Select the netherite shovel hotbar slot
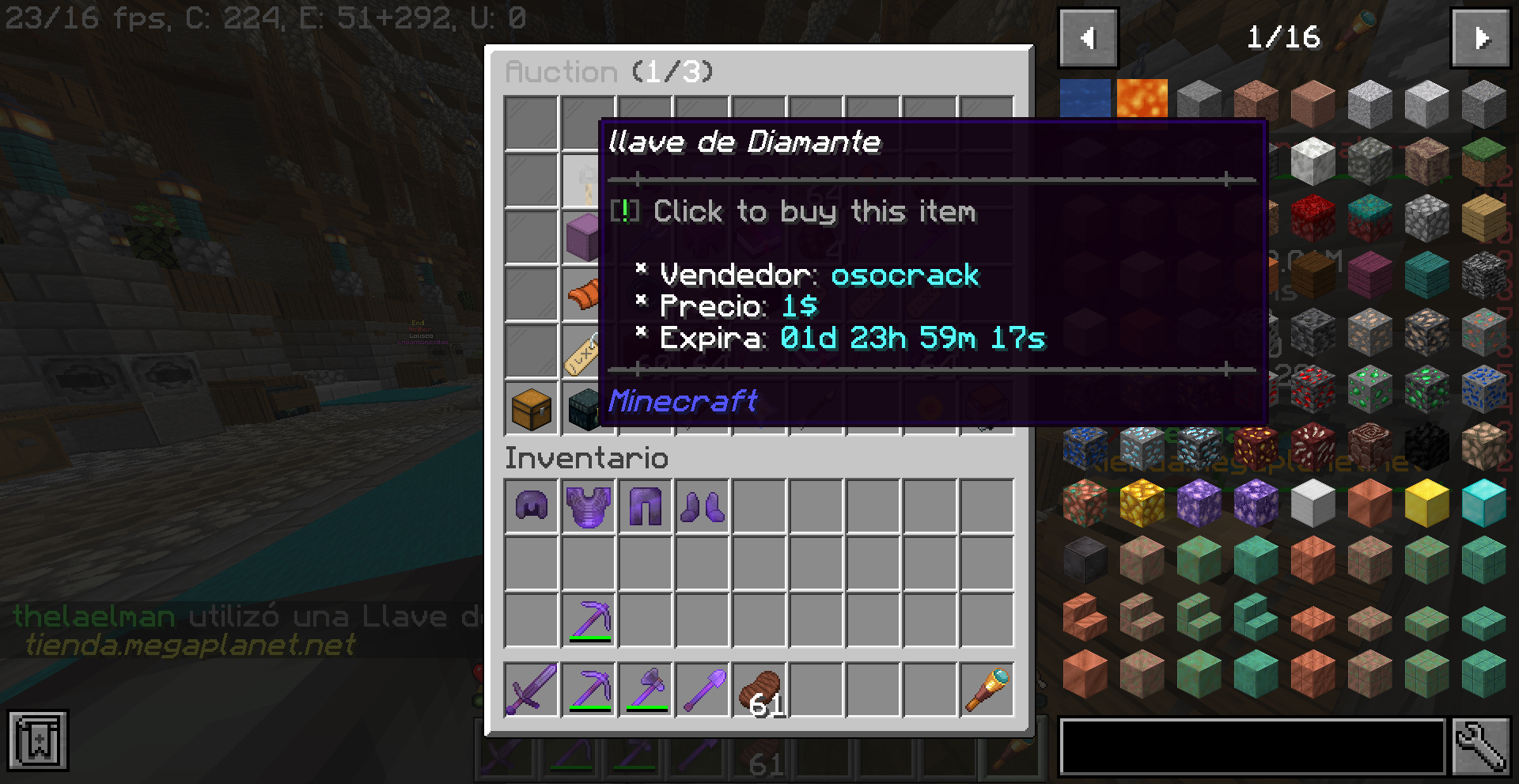The image size is (1519, 784). 702,689
